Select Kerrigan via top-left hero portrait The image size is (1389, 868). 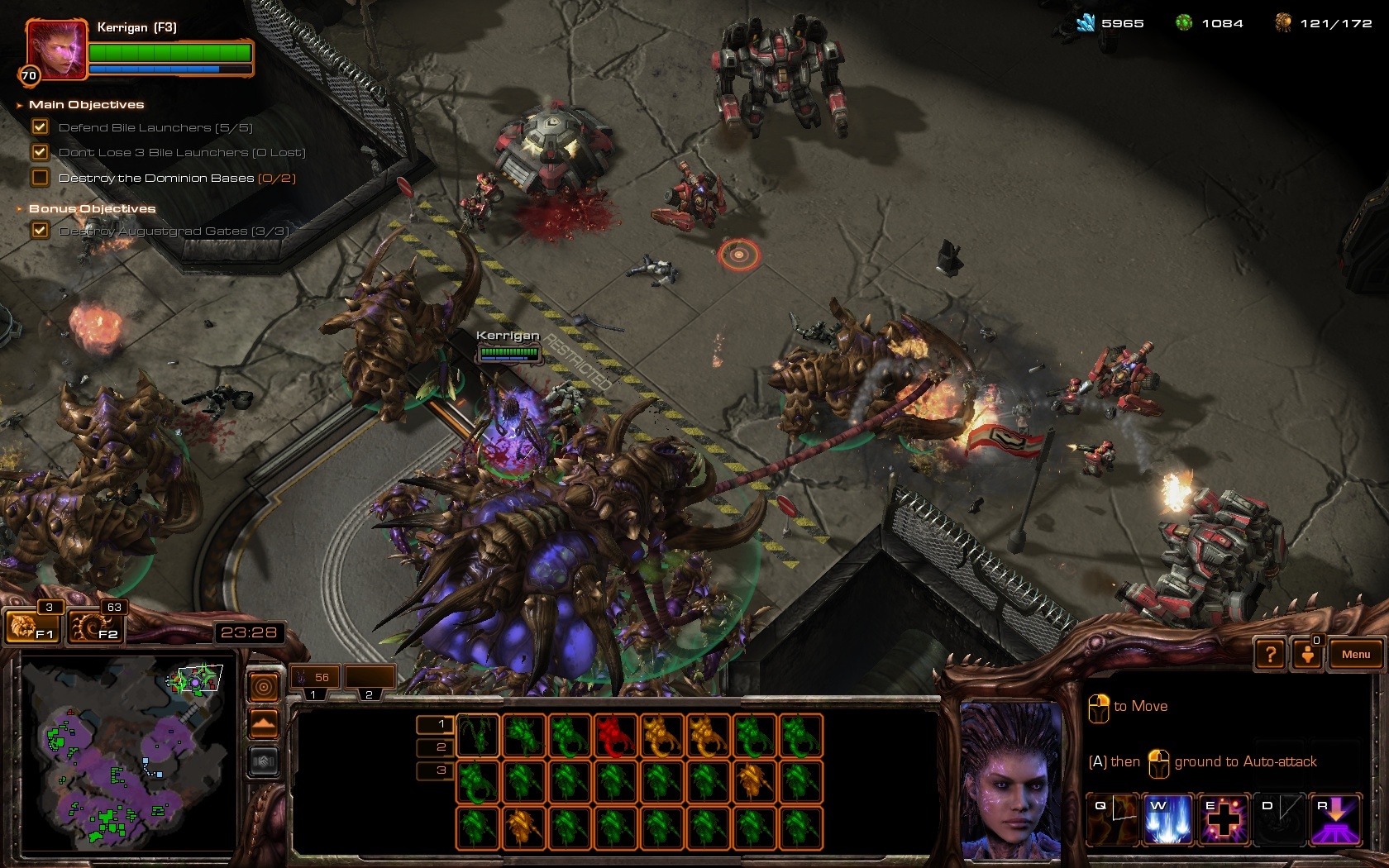coord(56,50)
